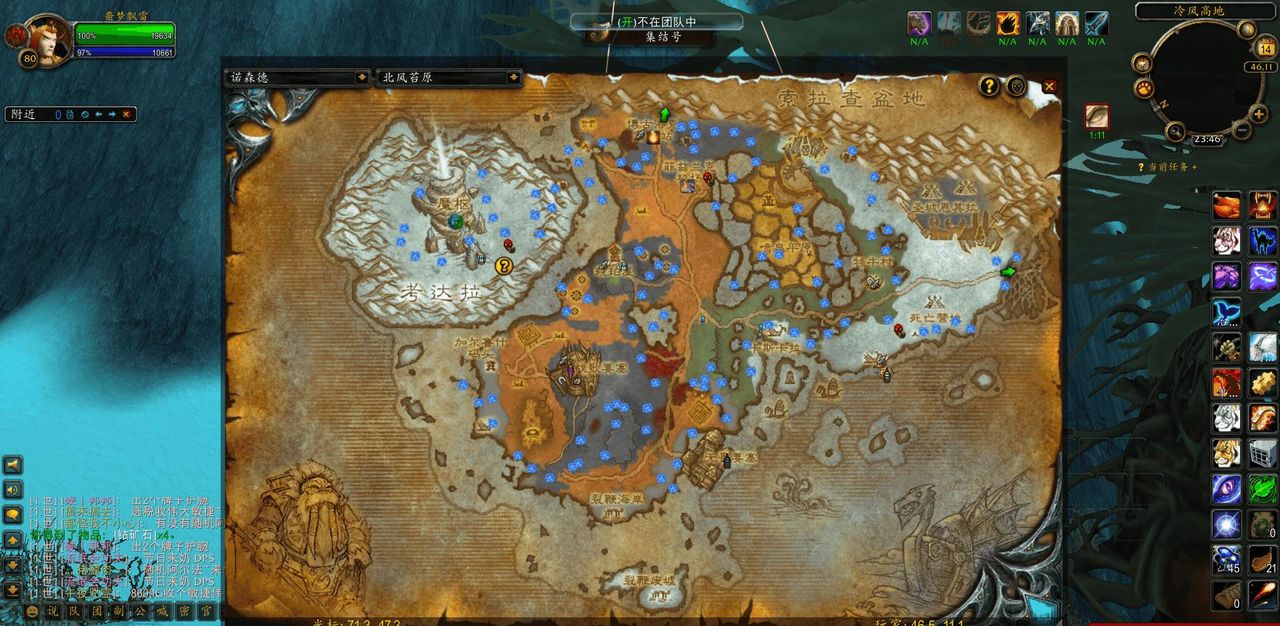Image resolution: width=1280 pixels, height=626 pixels.
Task: Click the red-bordered debuff icon showing 1:11
Action: (x=1097, y=116)
